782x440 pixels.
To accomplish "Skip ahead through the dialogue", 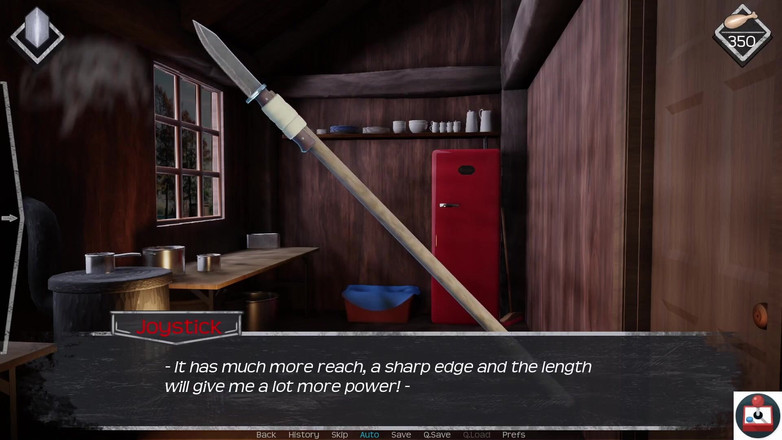I will click(340, 434).
